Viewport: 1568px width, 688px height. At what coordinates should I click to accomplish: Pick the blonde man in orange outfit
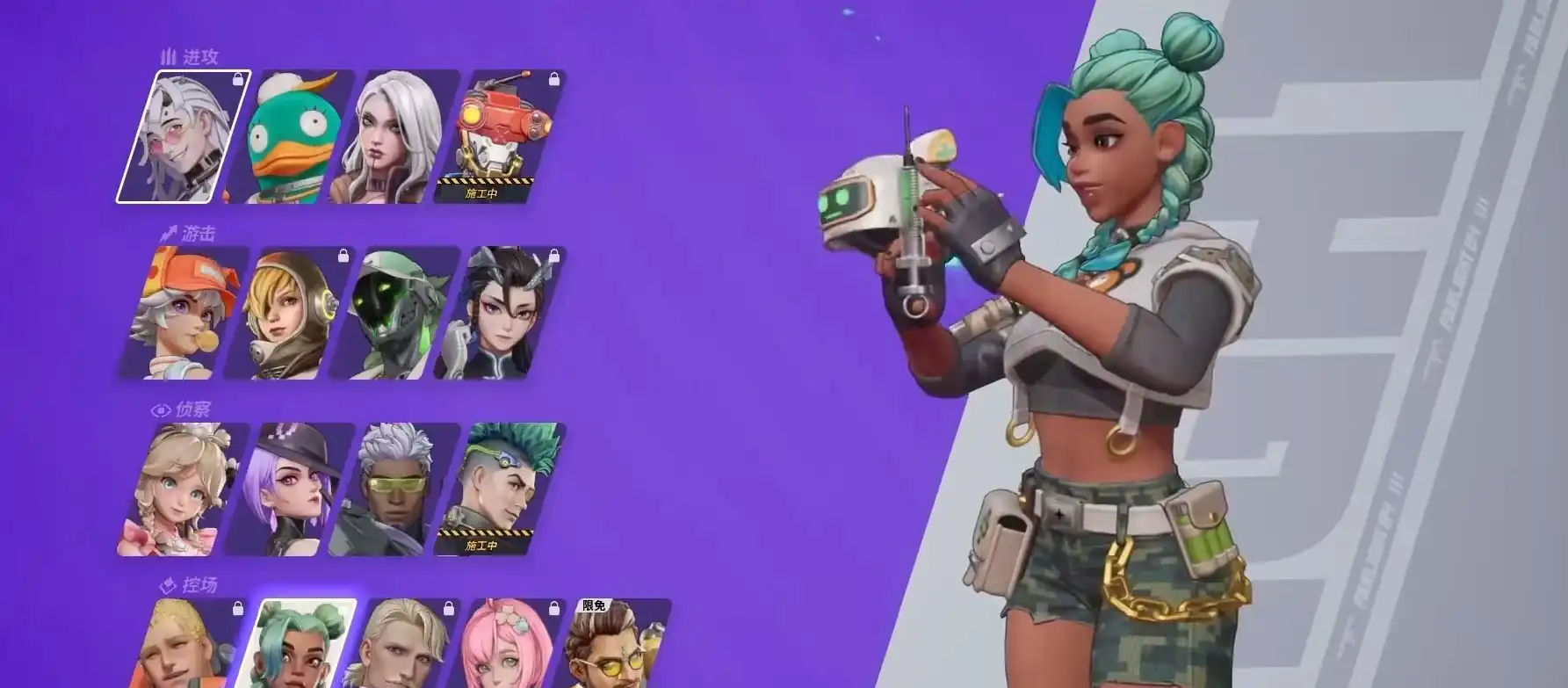(x=184, y=646)
